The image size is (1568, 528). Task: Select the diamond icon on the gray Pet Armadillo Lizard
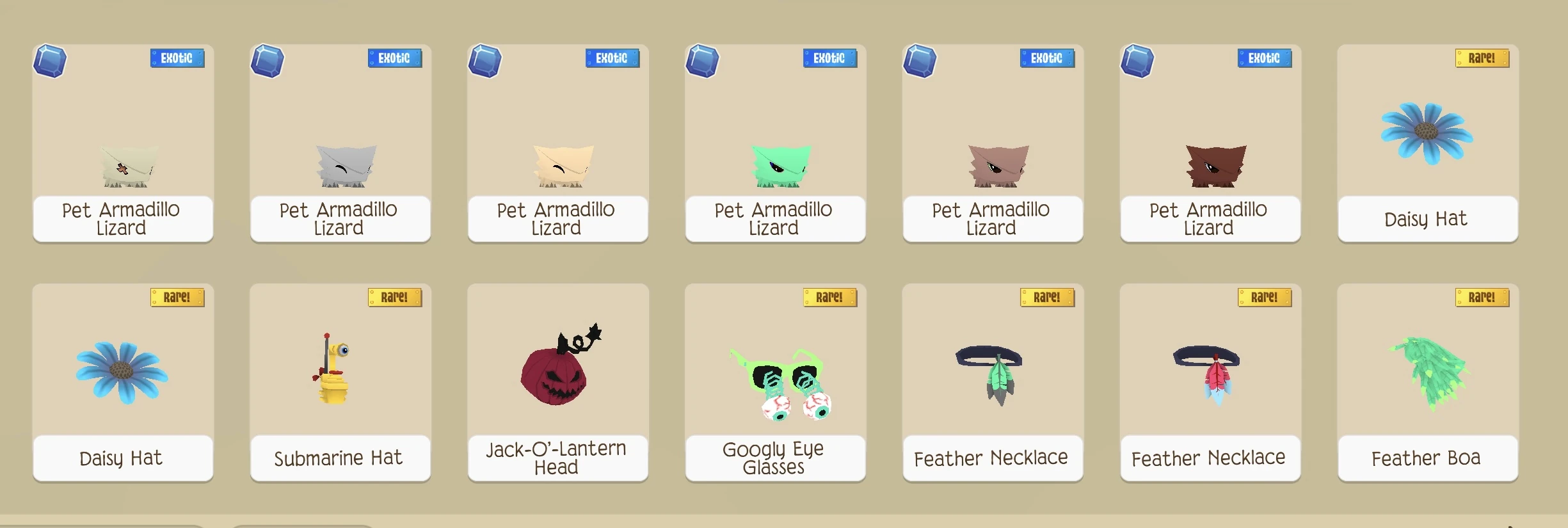268,61
